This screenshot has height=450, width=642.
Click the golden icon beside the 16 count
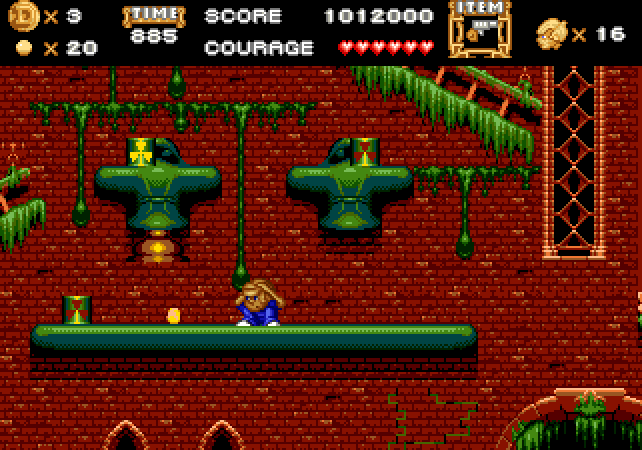pyautogui.click(x=551, y=33)
